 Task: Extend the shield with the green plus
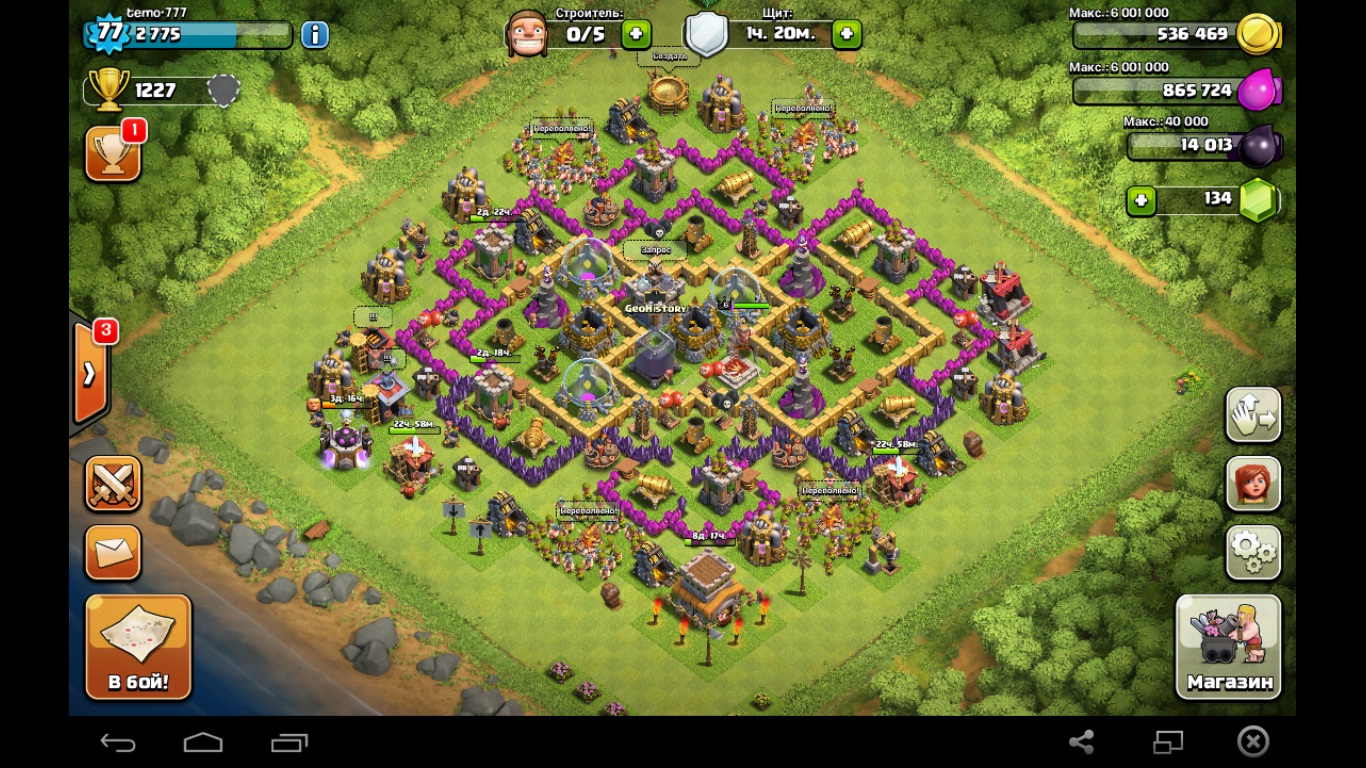[846, 34]
